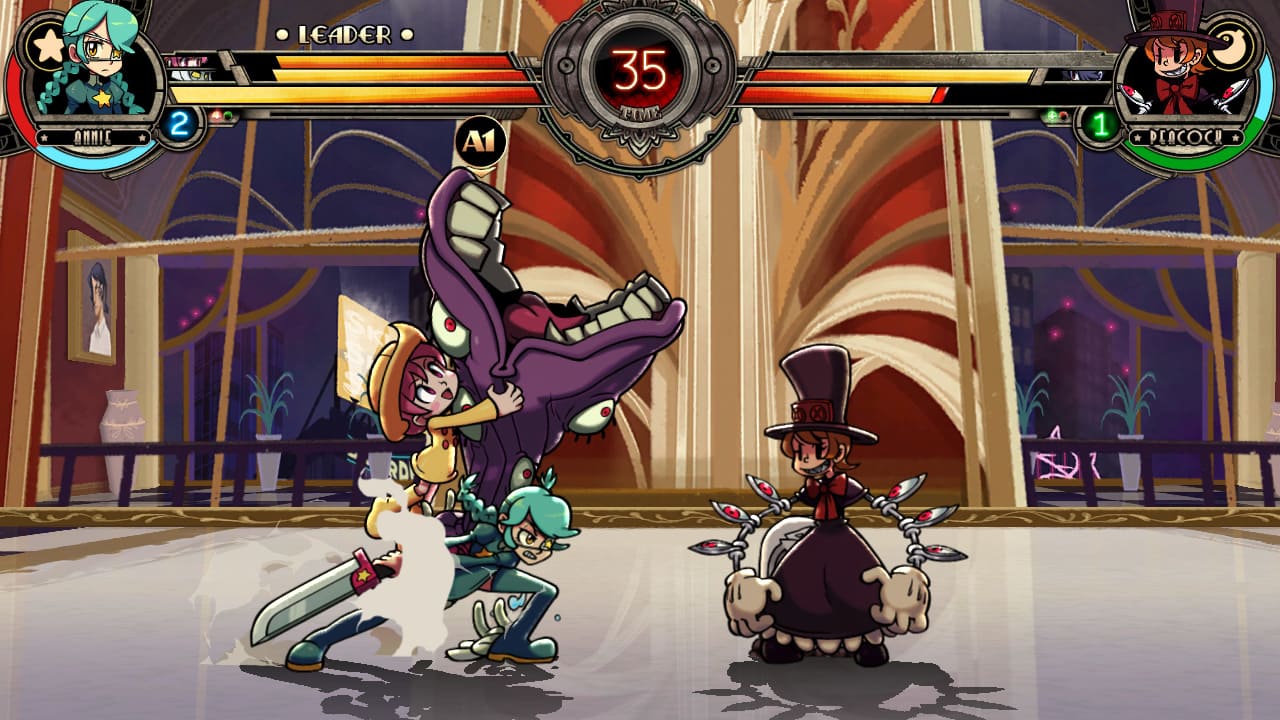Toggle the green indicator beside Peacock's team counter

(x=1051, y=116)
